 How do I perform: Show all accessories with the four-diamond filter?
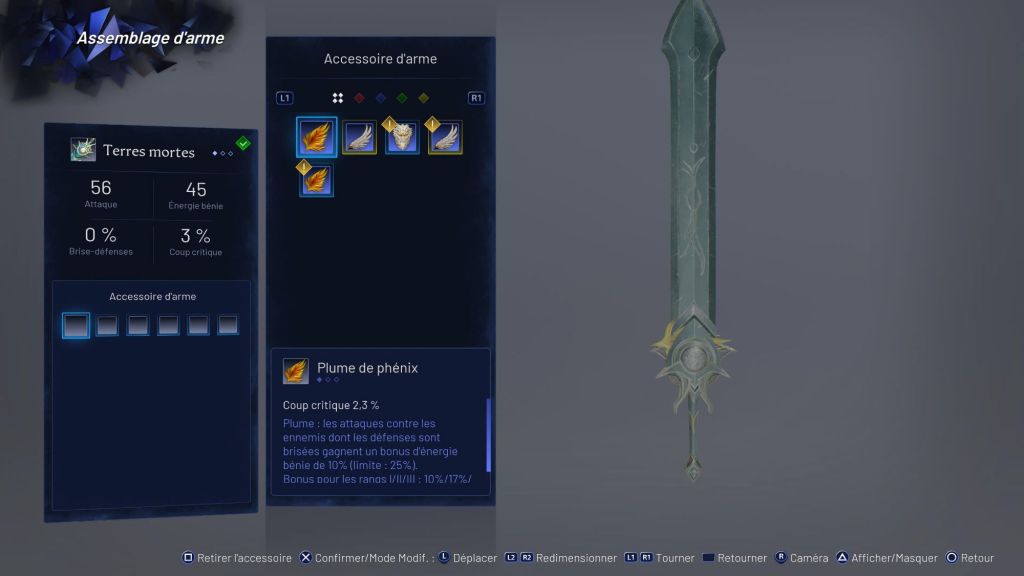click(338, 98)
